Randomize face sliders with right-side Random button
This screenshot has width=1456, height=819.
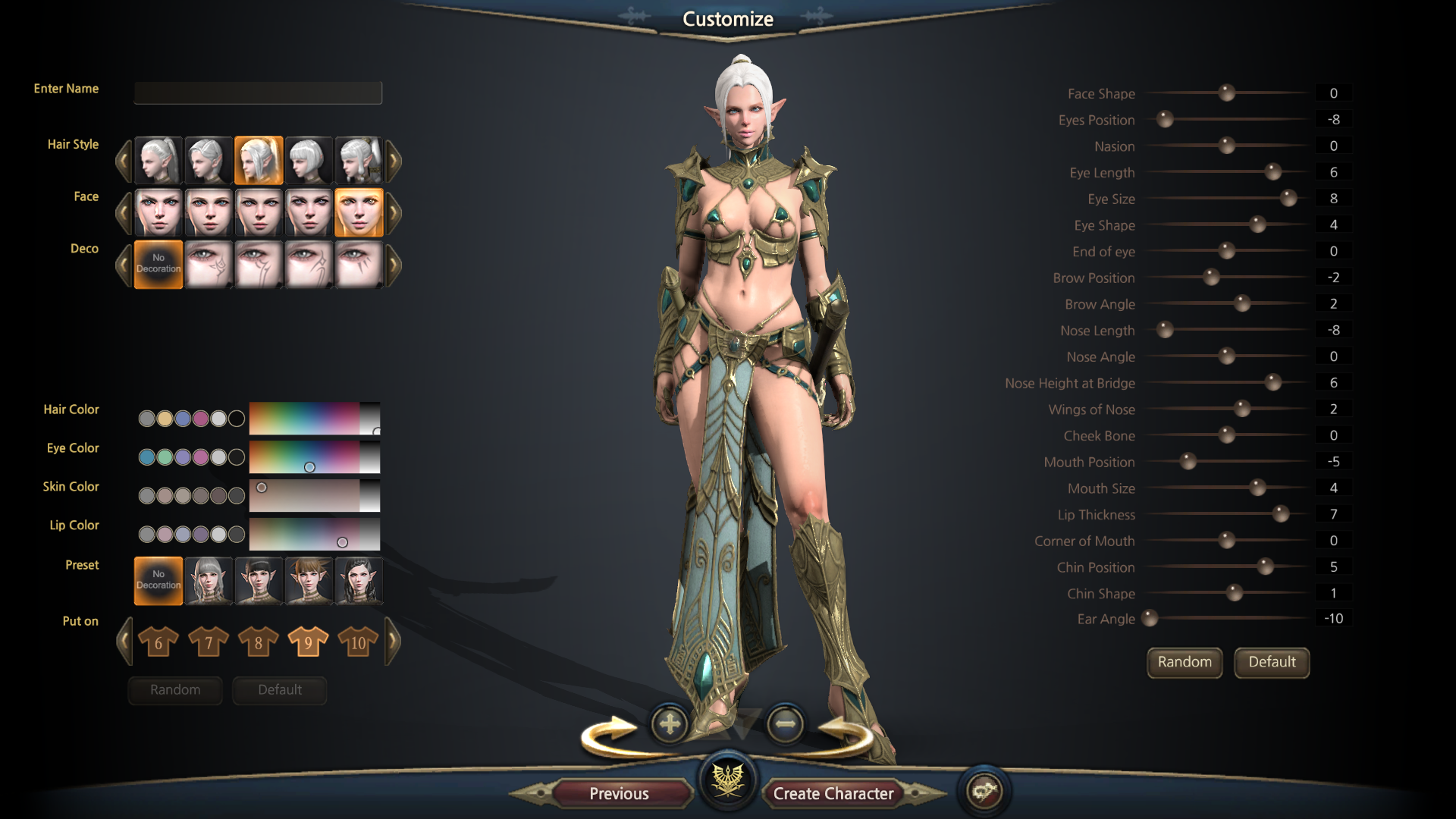click(x=1184, y=662)
